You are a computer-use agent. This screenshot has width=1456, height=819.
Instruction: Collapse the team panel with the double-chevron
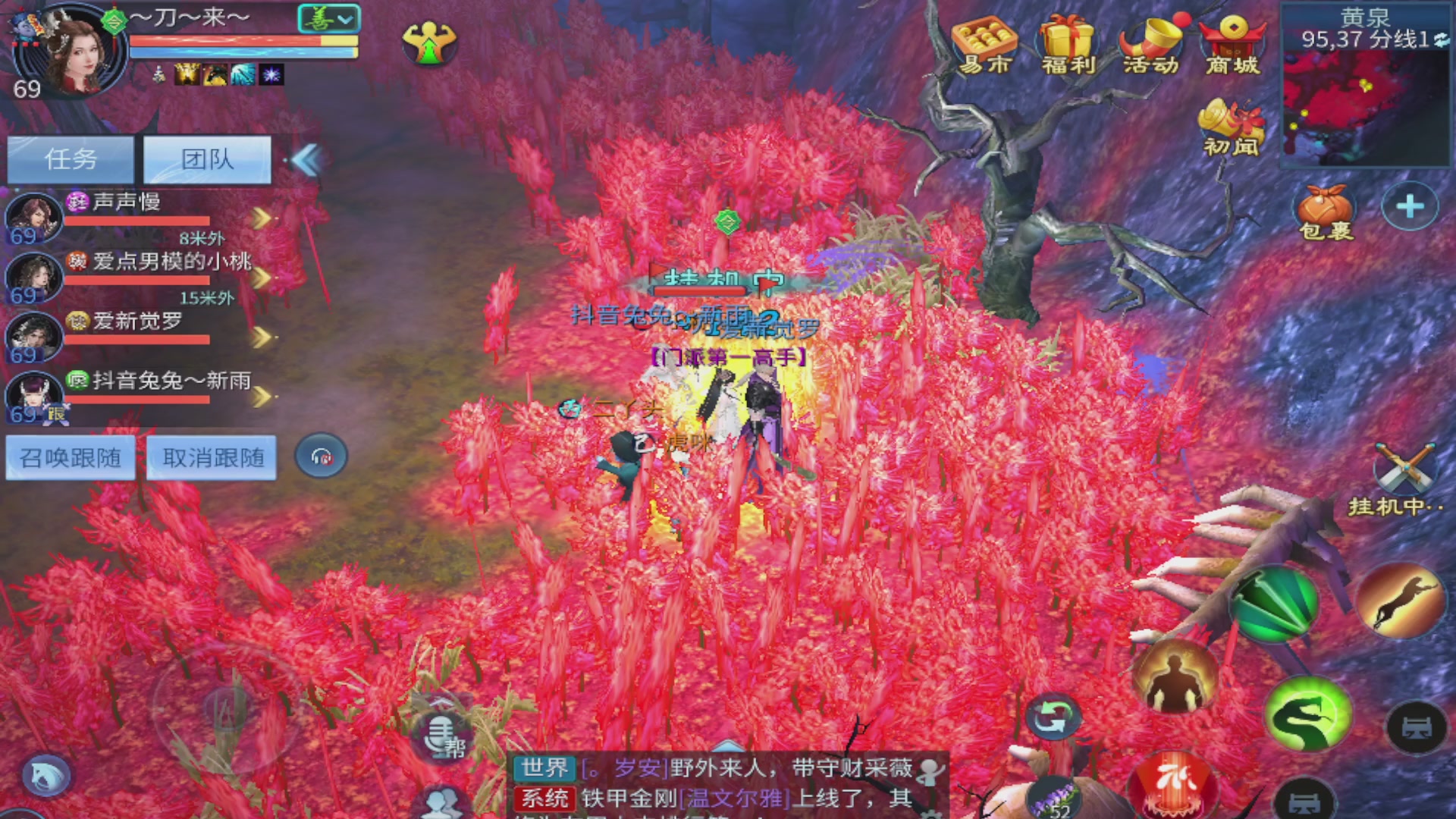coord(306,161)
